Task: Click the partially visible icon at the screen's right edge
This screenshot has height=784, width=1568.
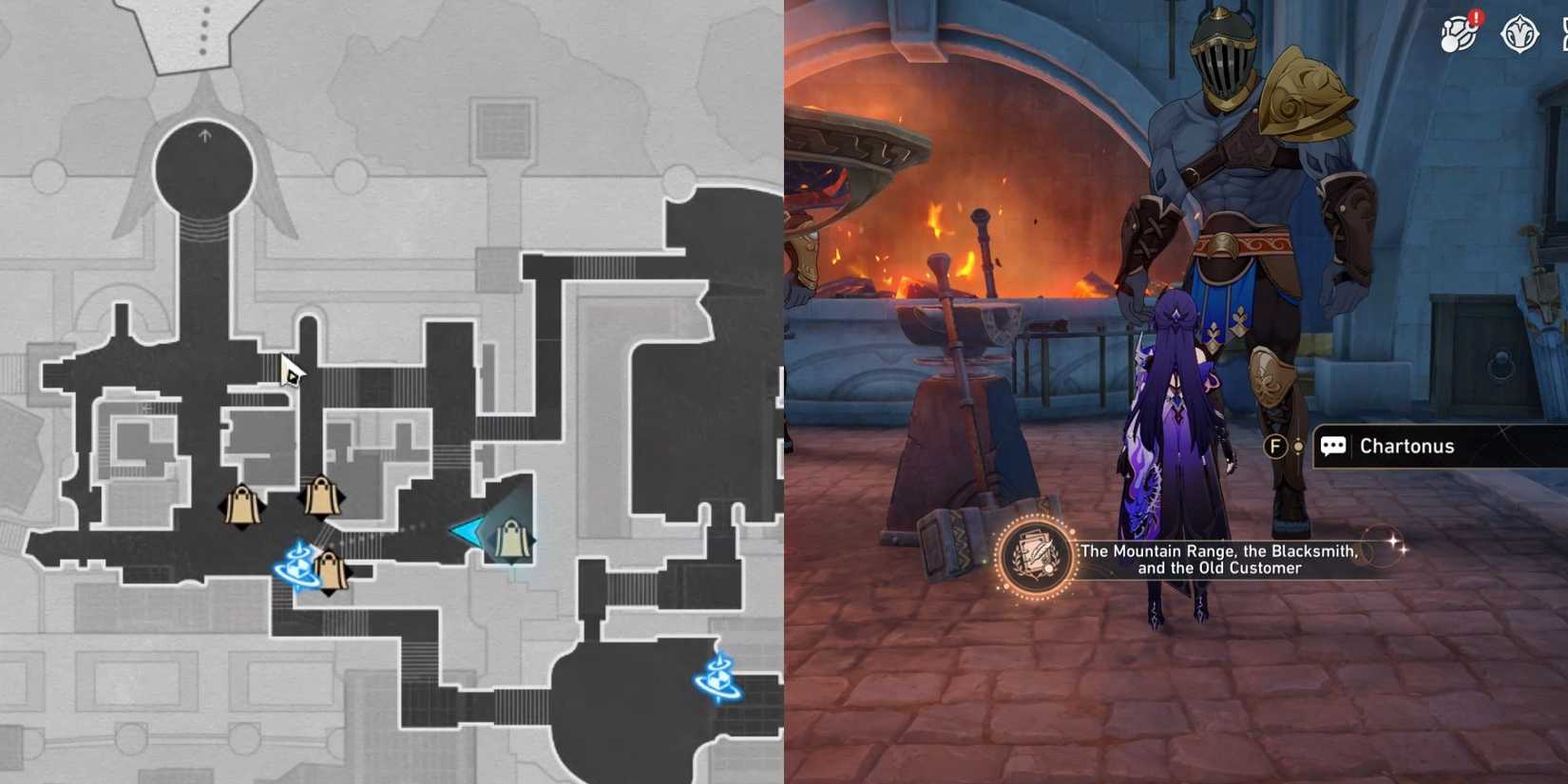Action: (x=1562, y=34)
